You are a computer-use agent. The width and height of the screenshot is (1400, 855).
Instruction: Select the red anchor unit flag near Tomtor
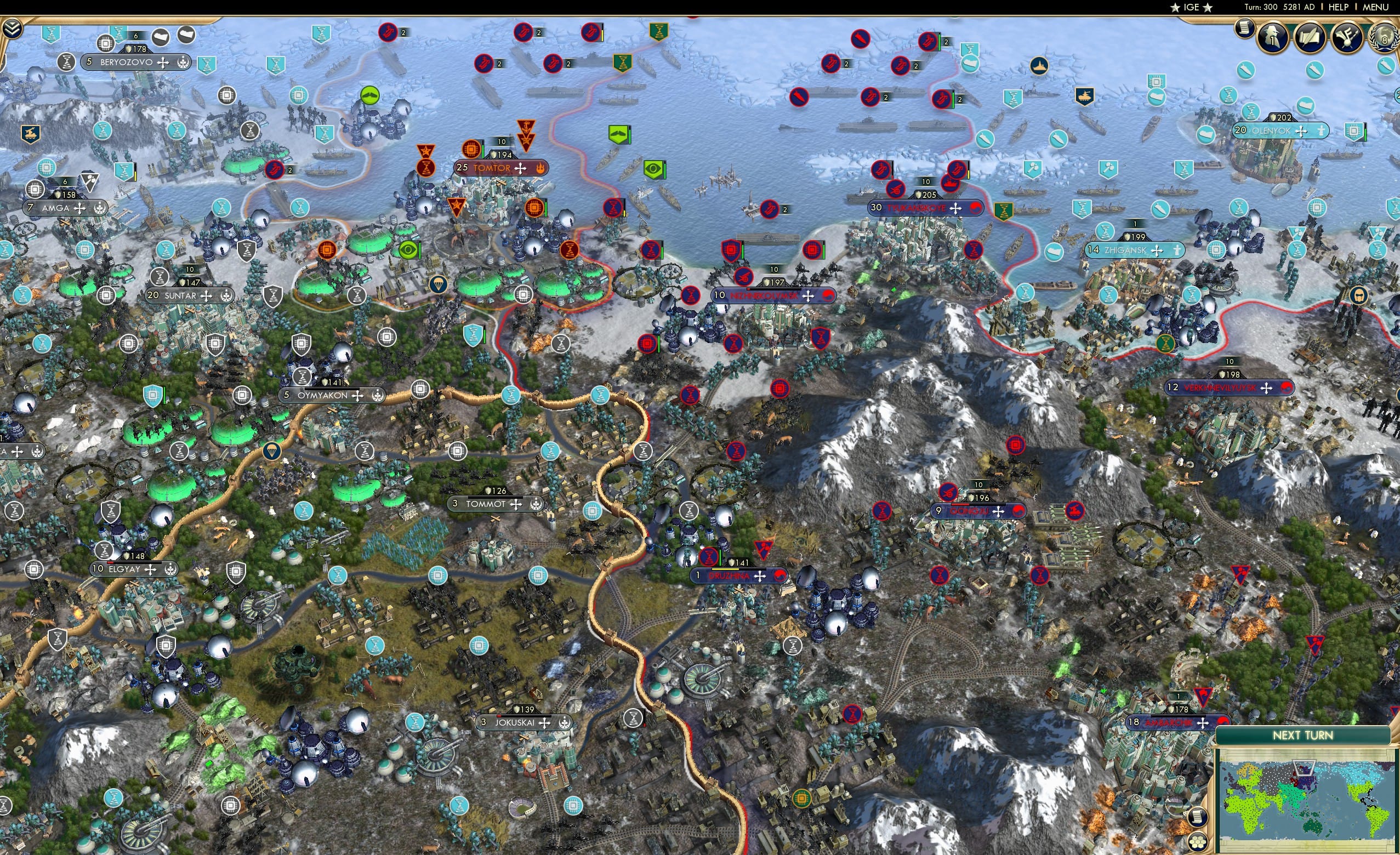(x=526, y=126)
